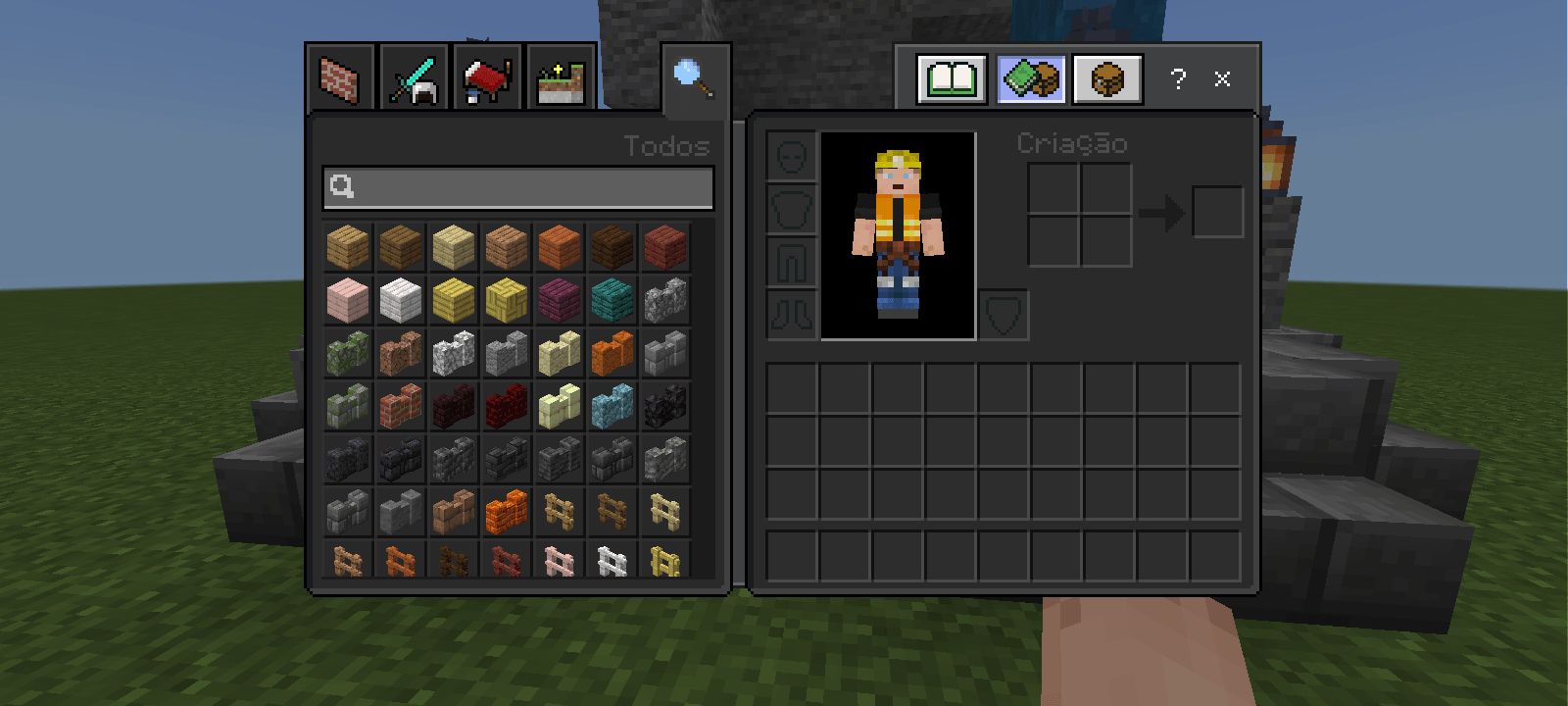The width and height of the screenshot is (1568, 706).
Task: Select the mossy cobblestone wall
Action: (346, 355)
